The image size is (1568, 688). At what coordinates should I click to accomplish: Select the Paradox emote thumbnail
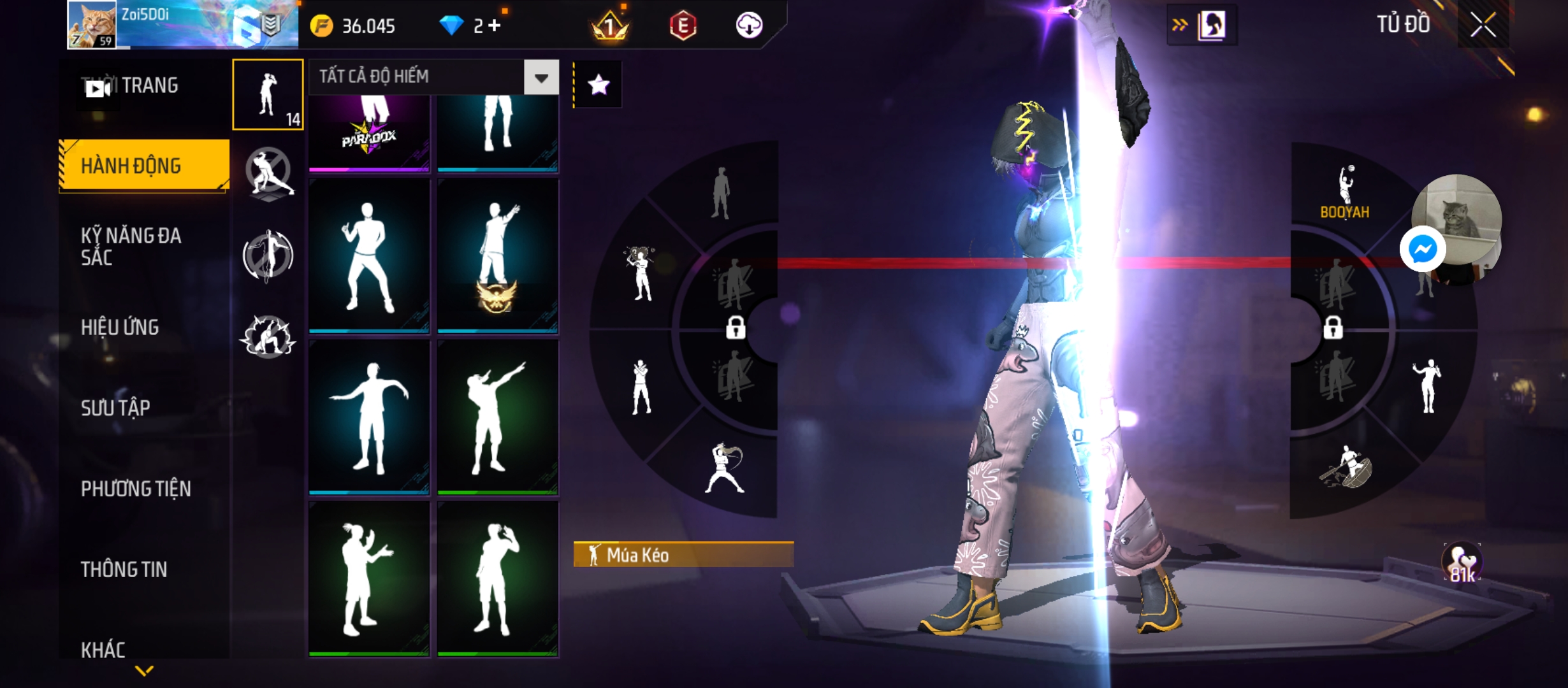(369, 134)
